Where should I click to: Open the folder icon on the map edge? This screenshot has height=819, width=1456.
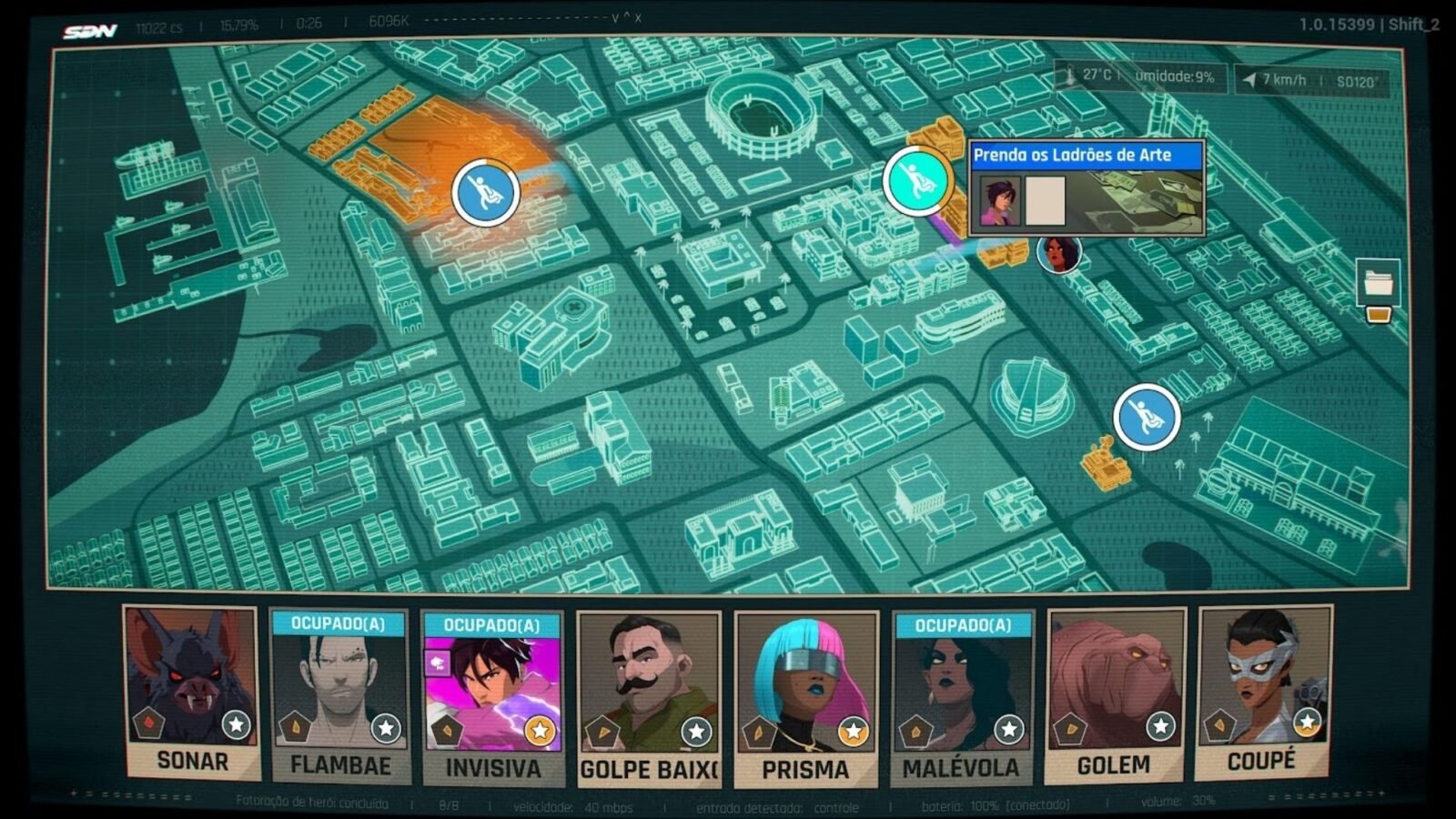(1378, 284)
